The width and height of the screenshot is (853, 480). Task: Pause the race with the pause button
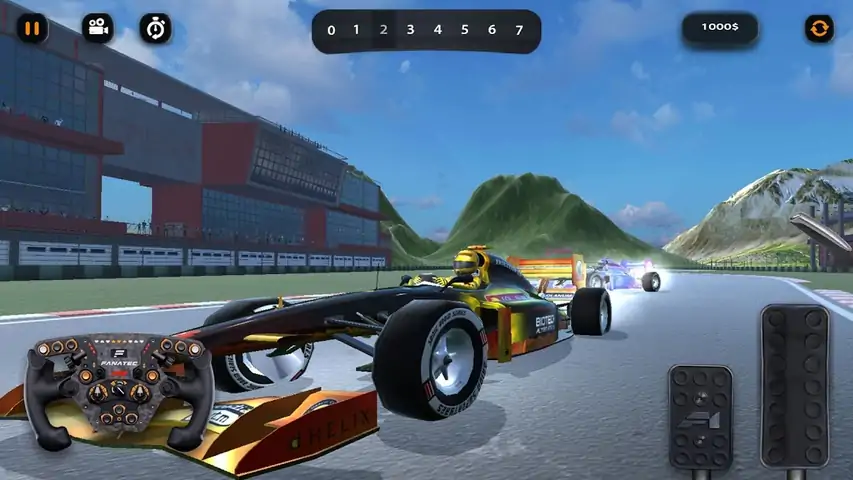click(x=32, y=28)
